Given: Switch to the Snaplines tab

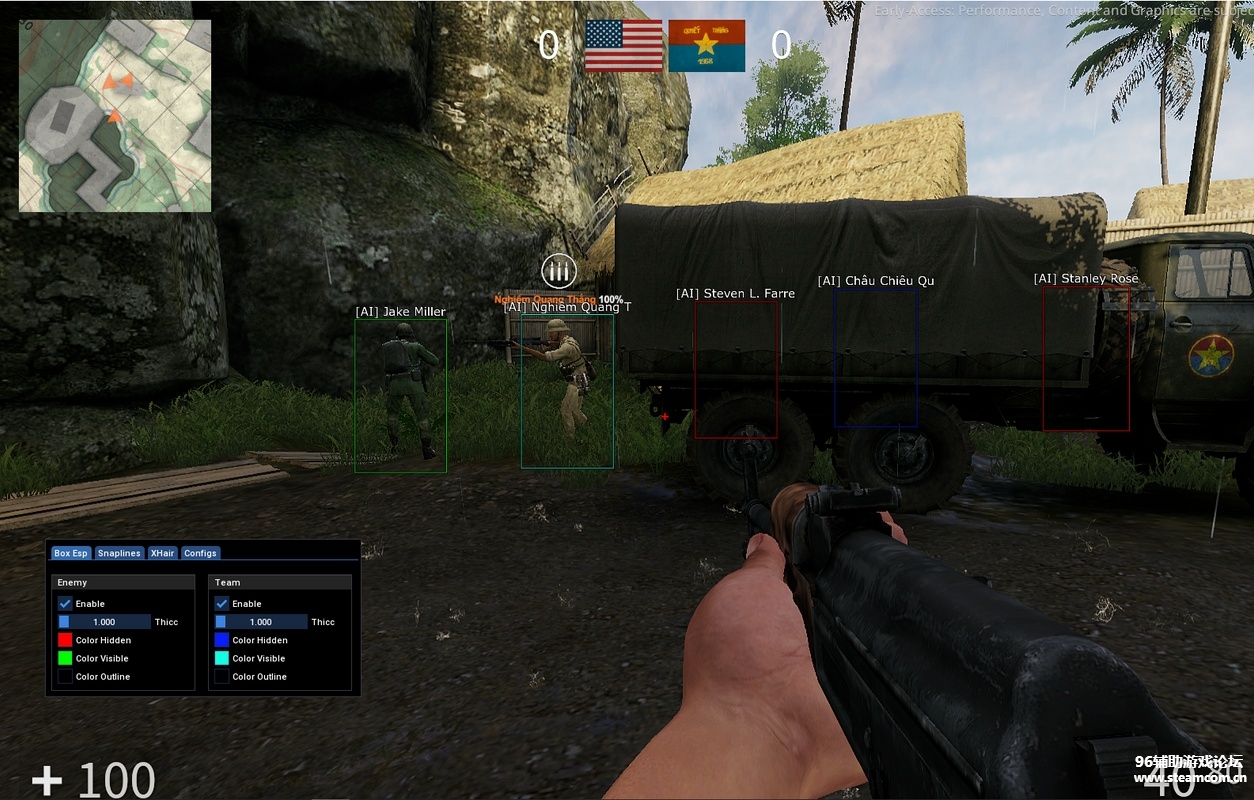Looking at the screenshot, I should pyautogui.click(x=119, y=553).
